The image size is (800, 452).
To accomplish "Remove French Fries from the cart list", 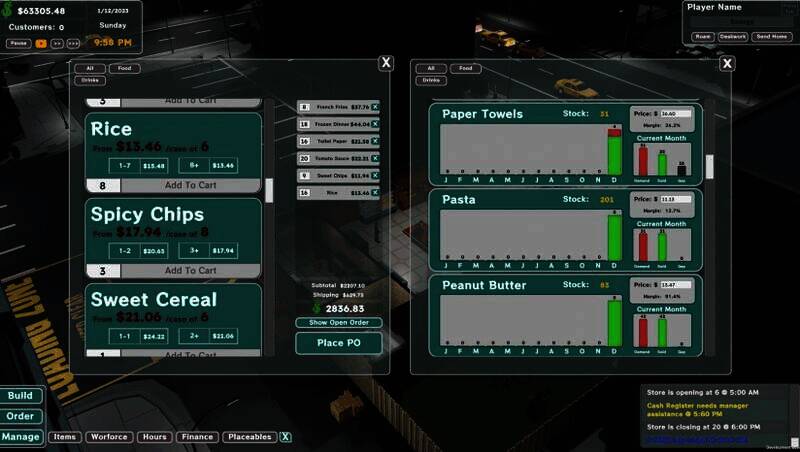I will pos(375,107).
